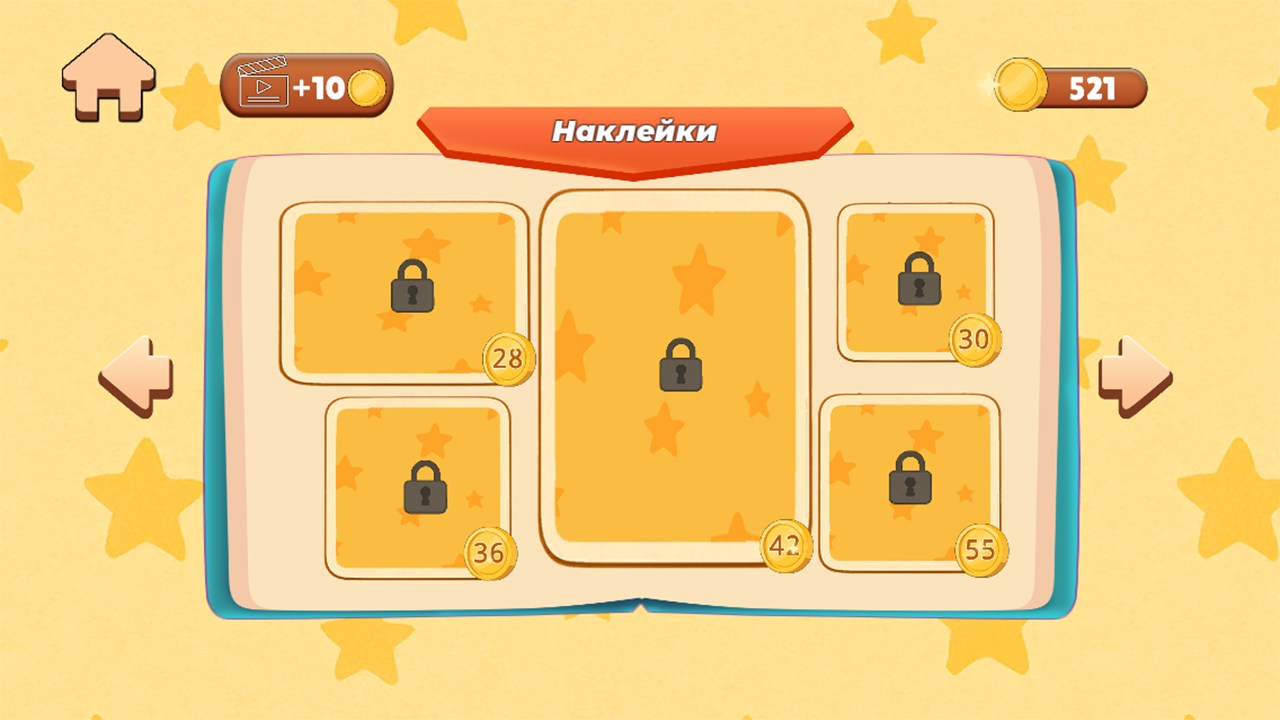The height and width of the screenshot is (720, 1280).
Task: Click the home icon in top-left corner
Action: [x=108, y=77]
